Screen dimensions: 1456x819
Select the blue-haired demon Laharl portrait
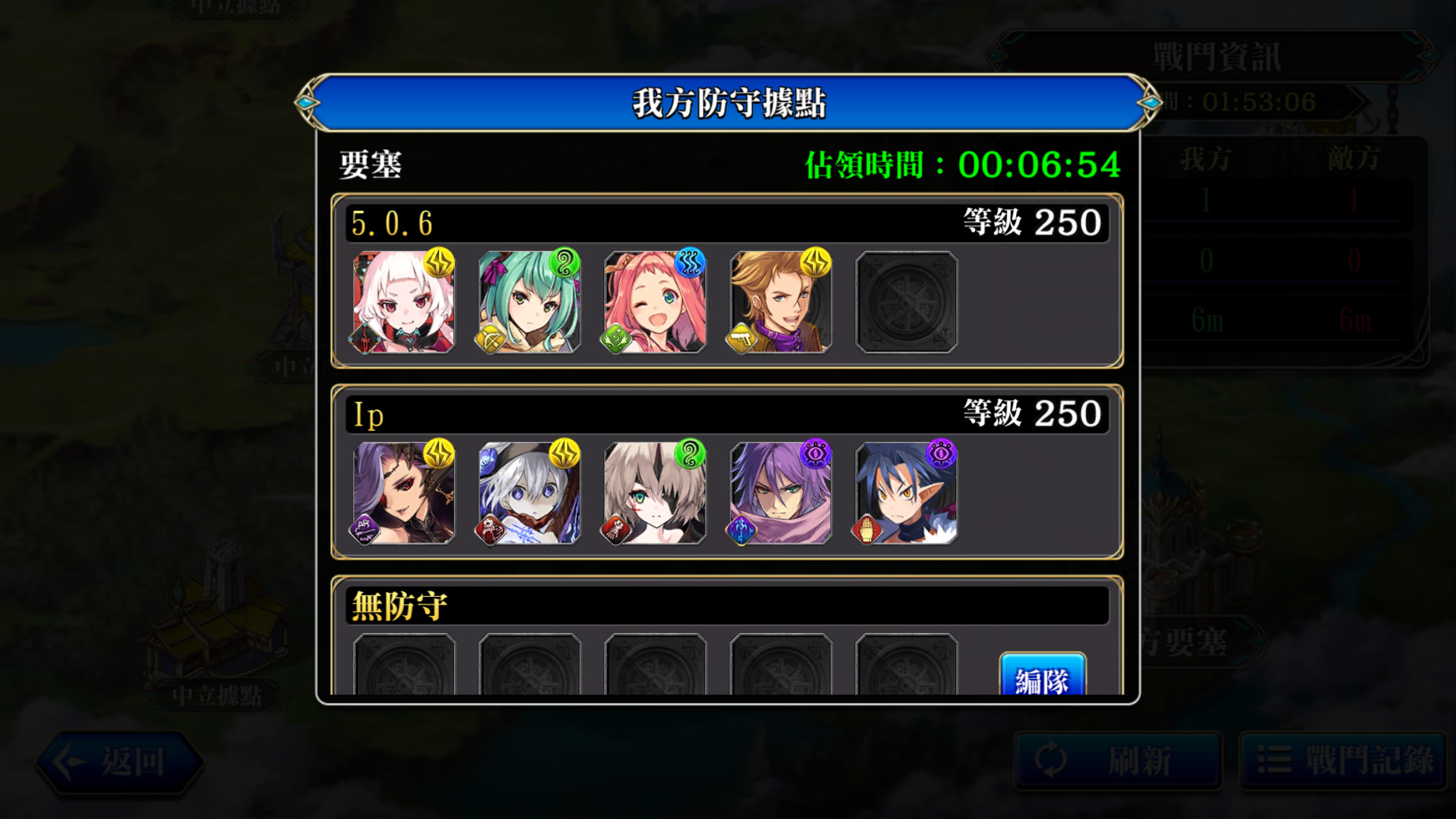tap(906, 493)
